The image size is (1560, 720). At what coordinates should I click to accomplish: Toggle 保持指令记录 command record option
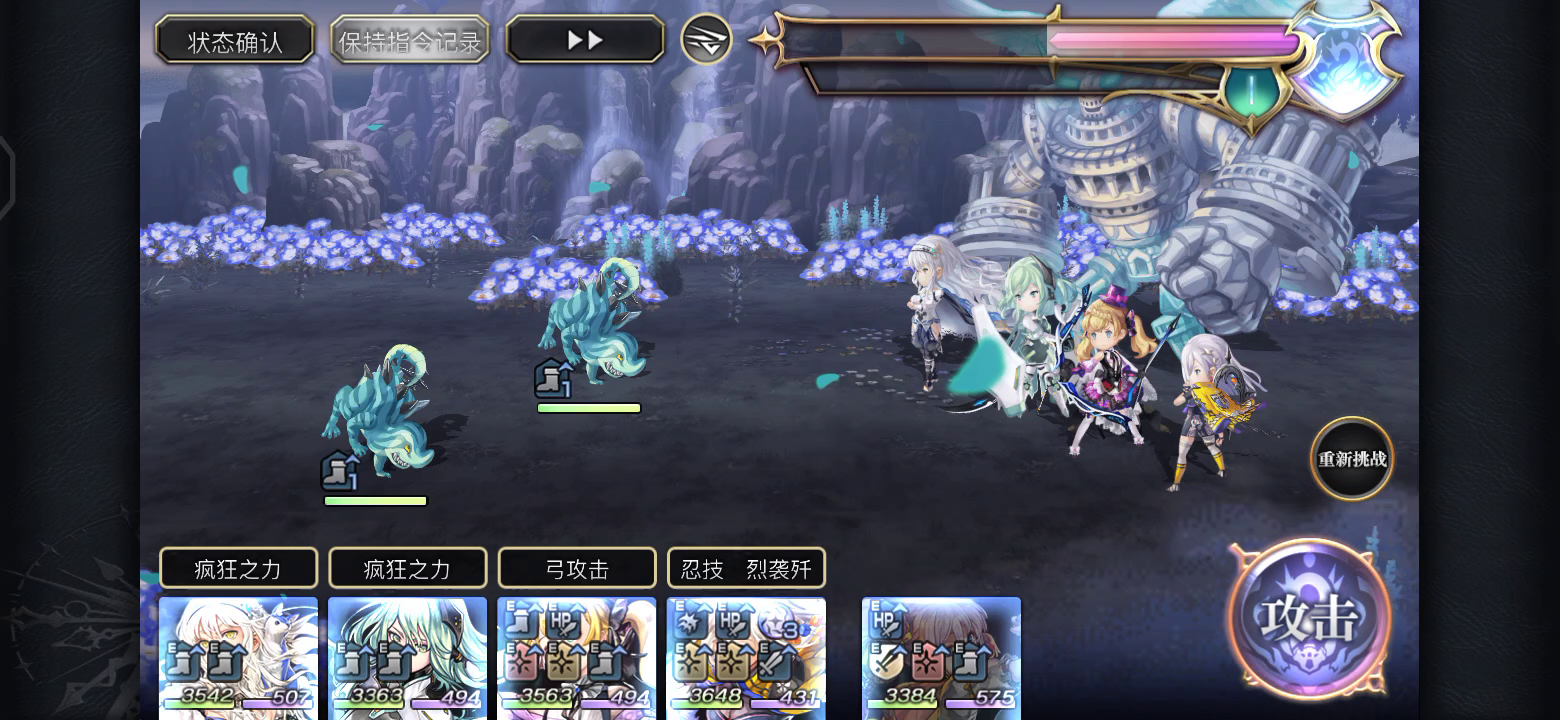[411, 40]
